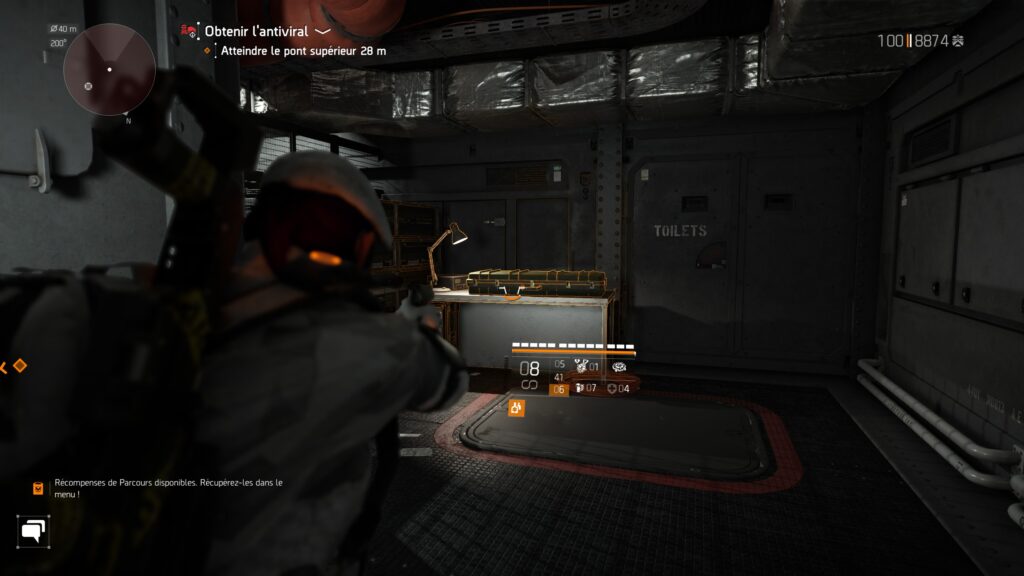
Task: Activate the turret skill icon
Action: pyautogui.click(x=620, y=367)
